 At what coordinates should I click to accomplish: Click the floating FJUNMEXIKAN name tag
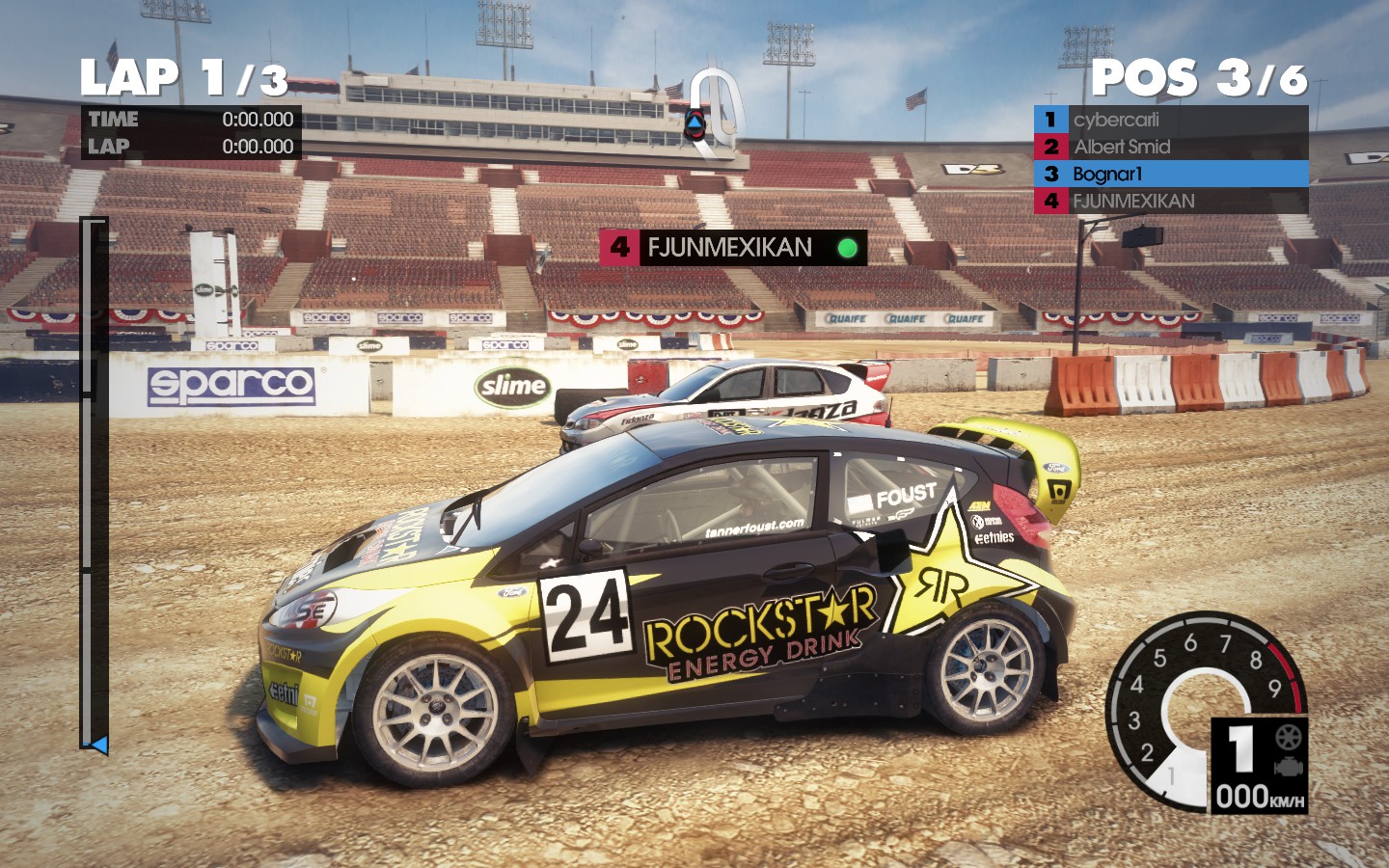click(x=732, y=248)
